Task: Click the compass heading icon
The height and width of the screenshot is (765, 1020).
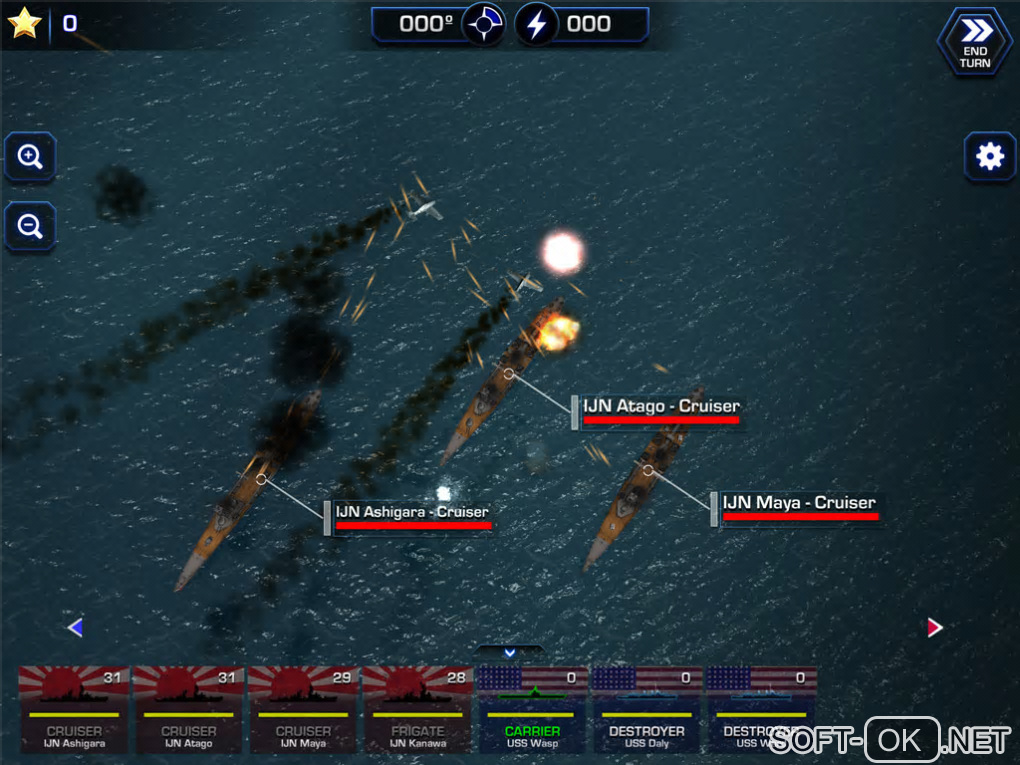Action: (x=484, y=24)
